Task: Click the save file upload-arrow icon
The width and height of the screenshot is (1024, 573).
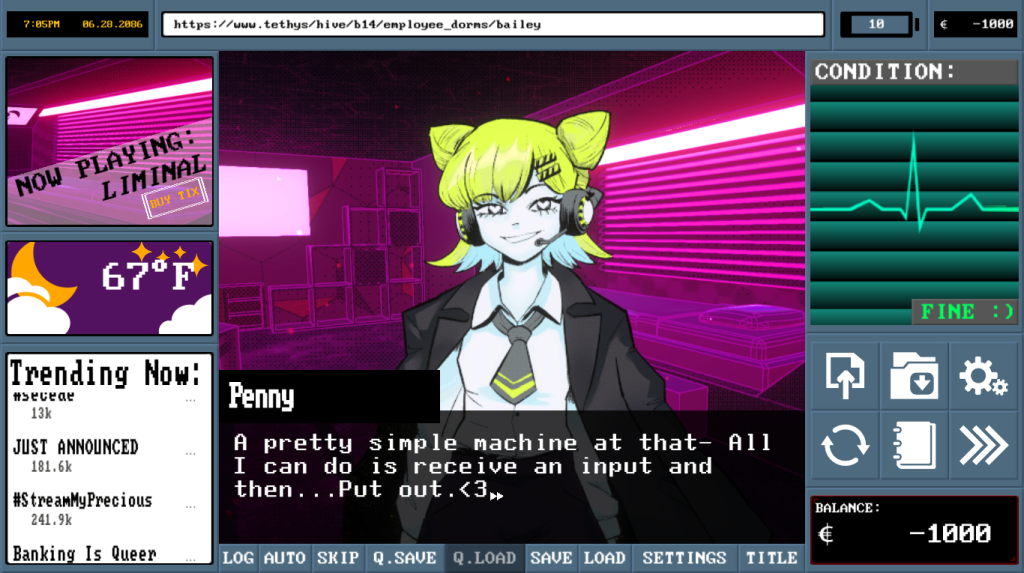Action: click(x=845, y=376)
